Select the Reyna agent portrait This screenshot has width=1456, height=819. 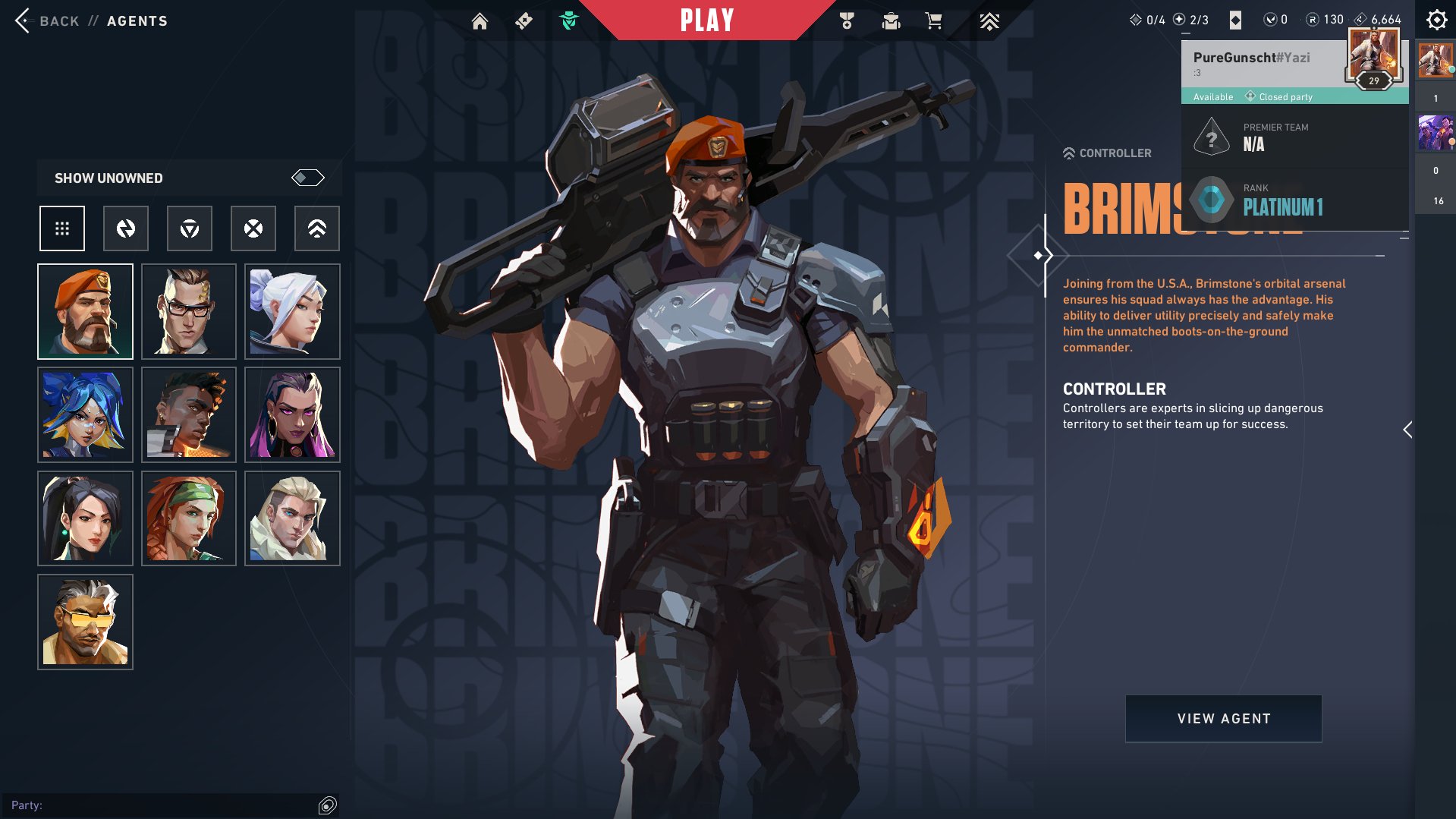292,415
